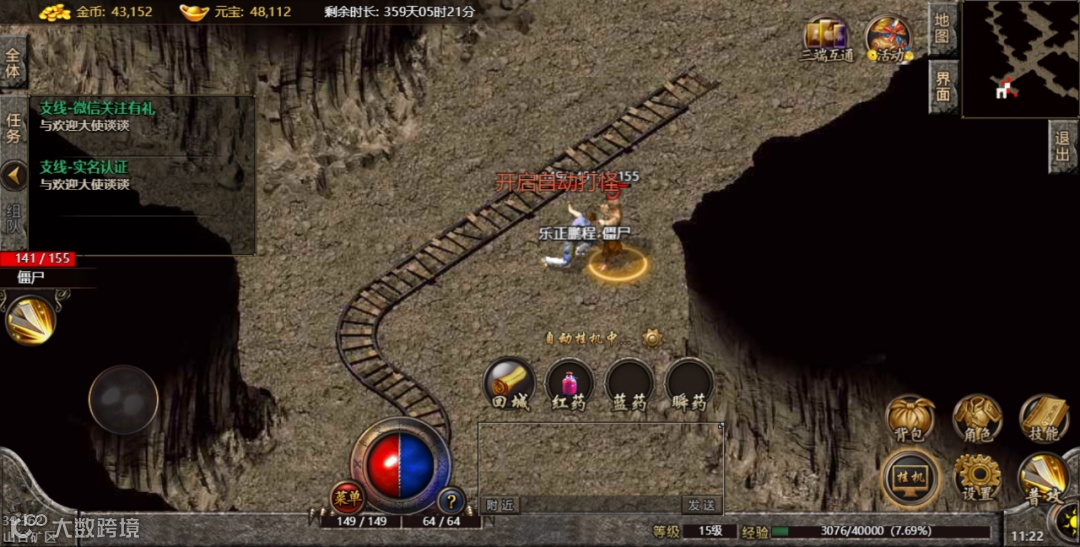
Task: Use the 回城 return scroll slot
Action: pos(508,384)
